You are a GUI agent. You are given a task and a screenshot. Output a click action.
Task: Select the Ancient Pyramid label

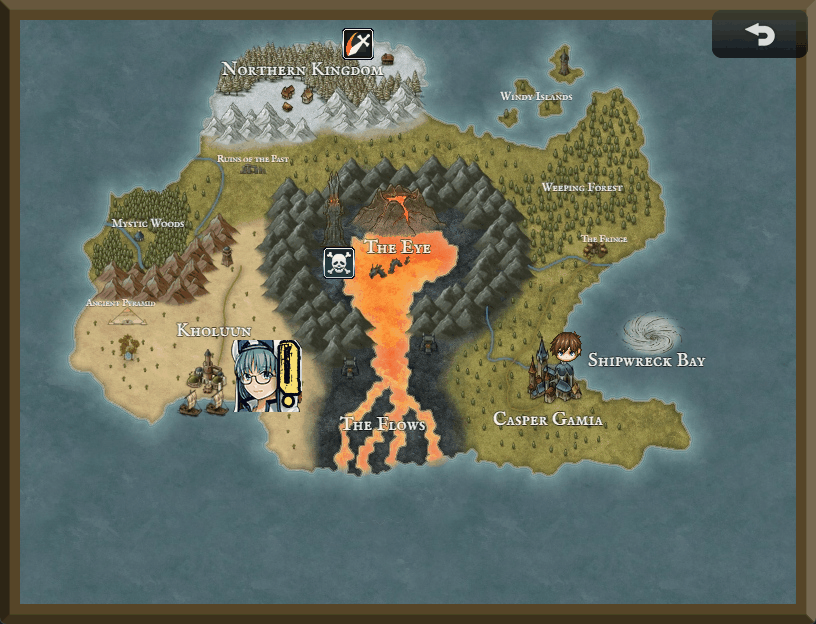click(x=121, y=303)
